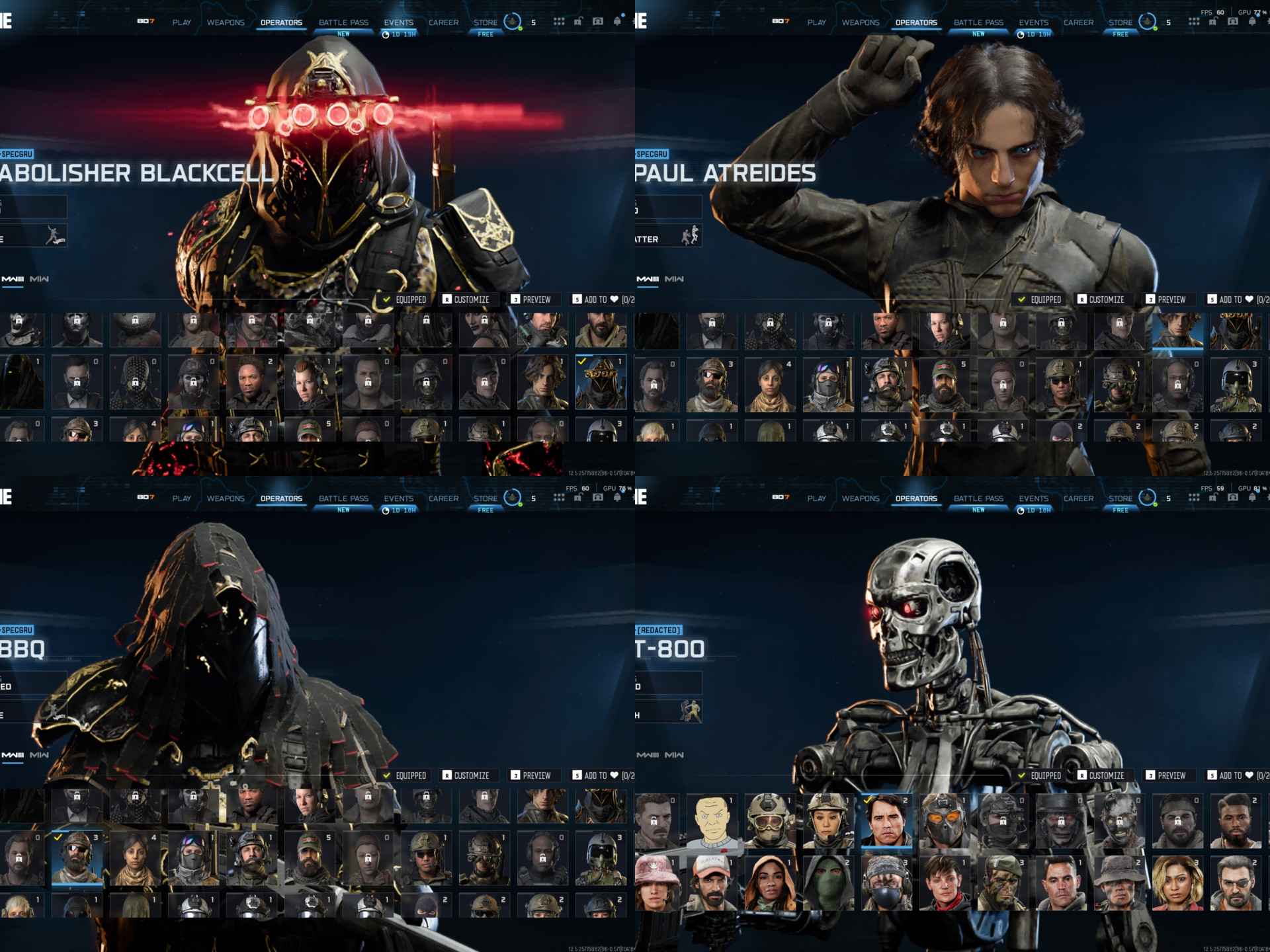Open the support headset icon
Image resolution: width=1270 pixels, height=952 pixels.
click(x=597, y=22)
